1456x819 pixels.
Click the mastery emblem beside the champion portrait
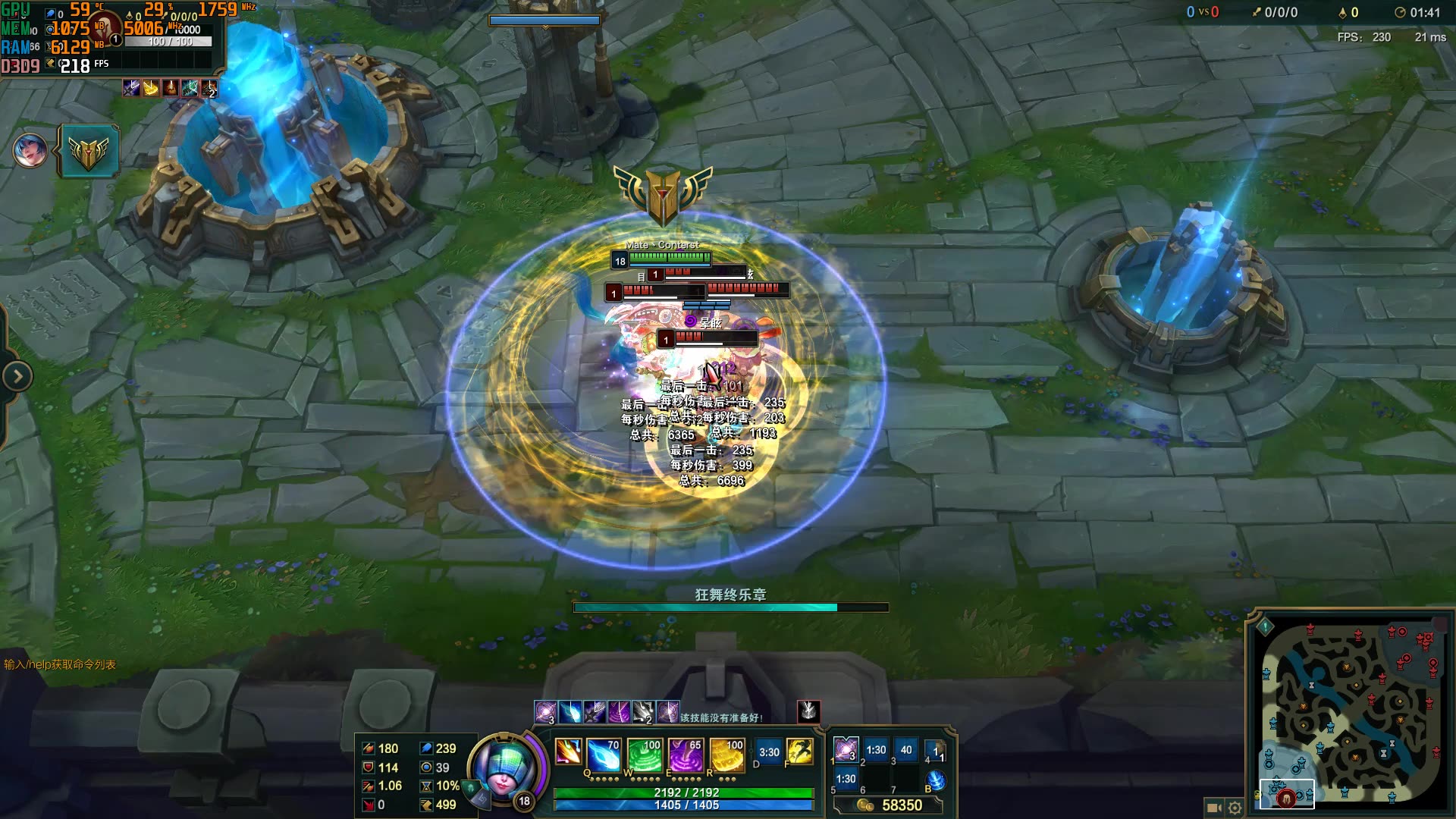click(90, 150)
